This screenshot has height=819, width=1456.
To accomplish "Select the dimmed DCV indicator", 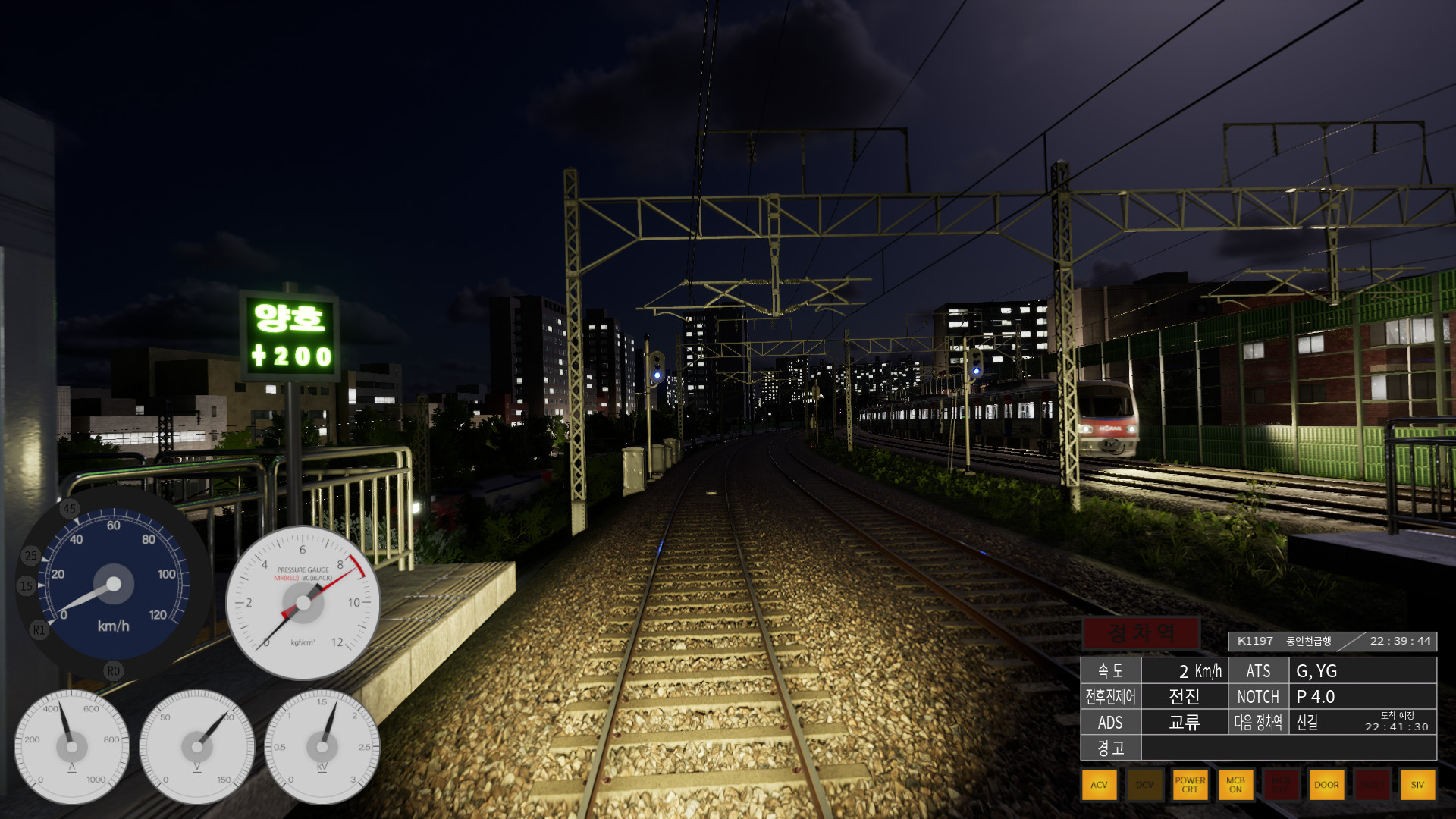I will pos(1144,785).
